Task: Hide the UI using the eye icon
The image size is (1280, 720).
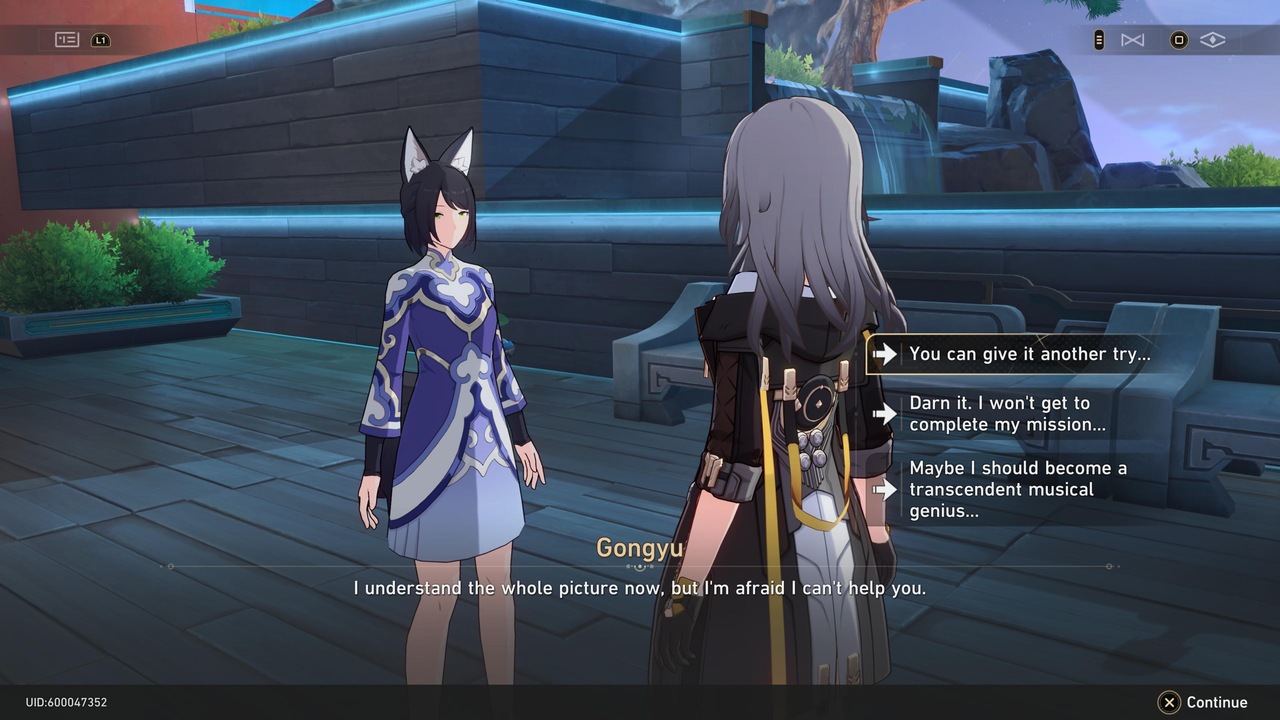Action: pos(1212,40)
